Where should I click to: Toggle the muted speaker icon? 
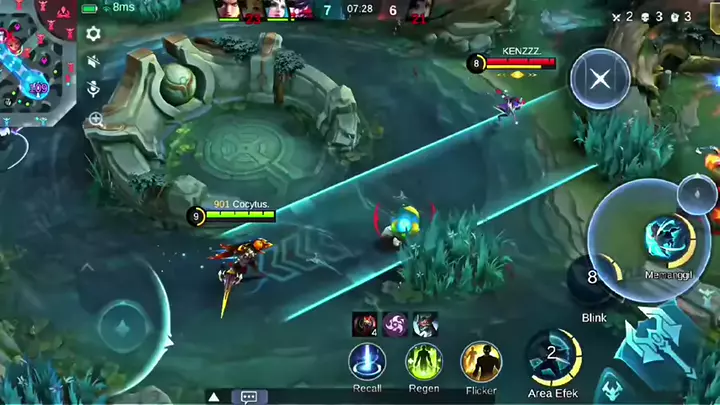[93, 62]
